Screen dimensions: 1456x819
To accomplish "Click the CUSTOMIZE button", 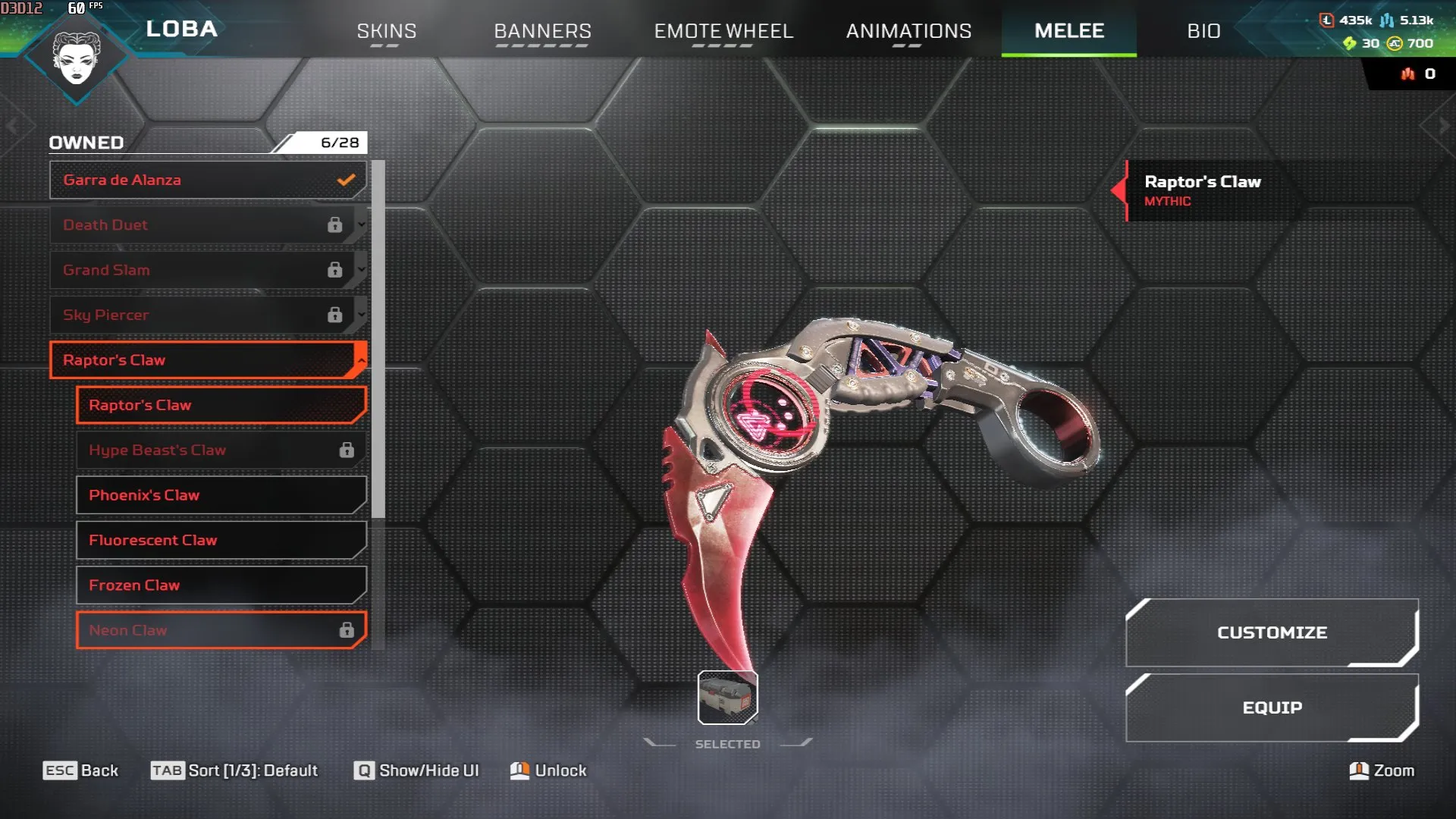I will [1272, 632].
